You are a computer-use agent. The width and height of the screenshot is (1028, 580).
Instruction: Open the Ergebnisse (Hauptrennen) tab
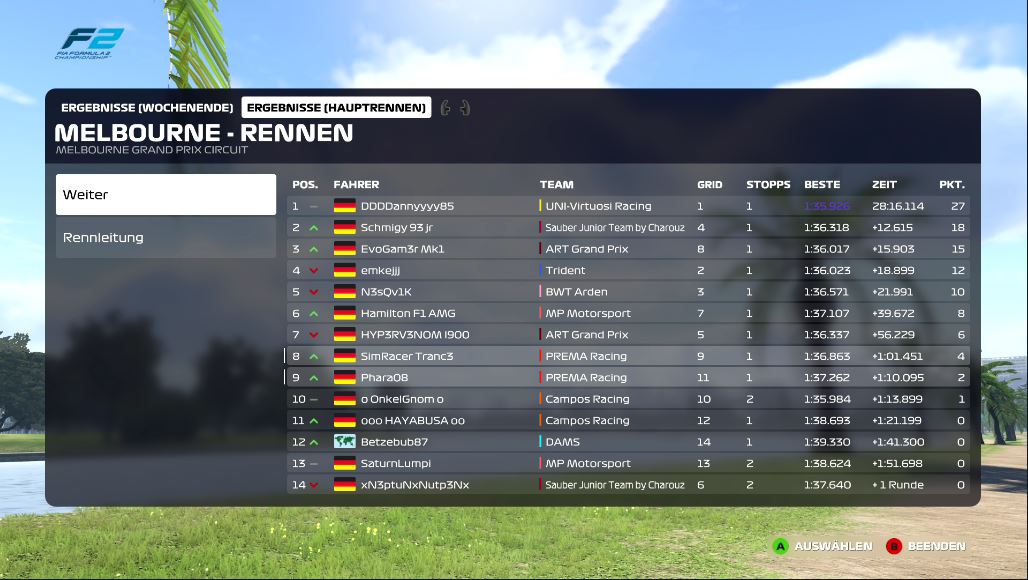click(336, 107)
